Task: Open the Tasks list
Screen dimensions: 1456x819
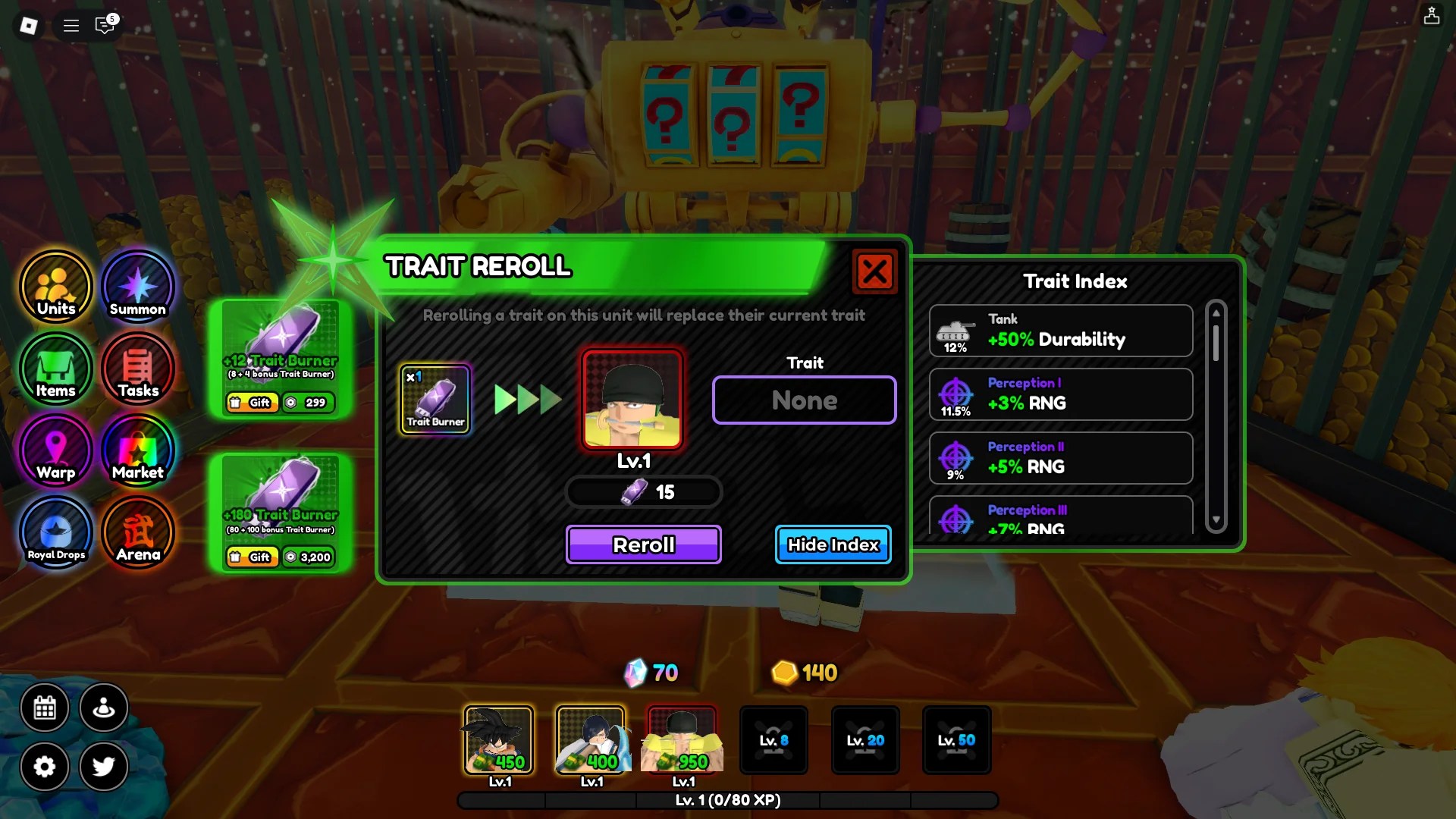Action: tap(137, 369)
